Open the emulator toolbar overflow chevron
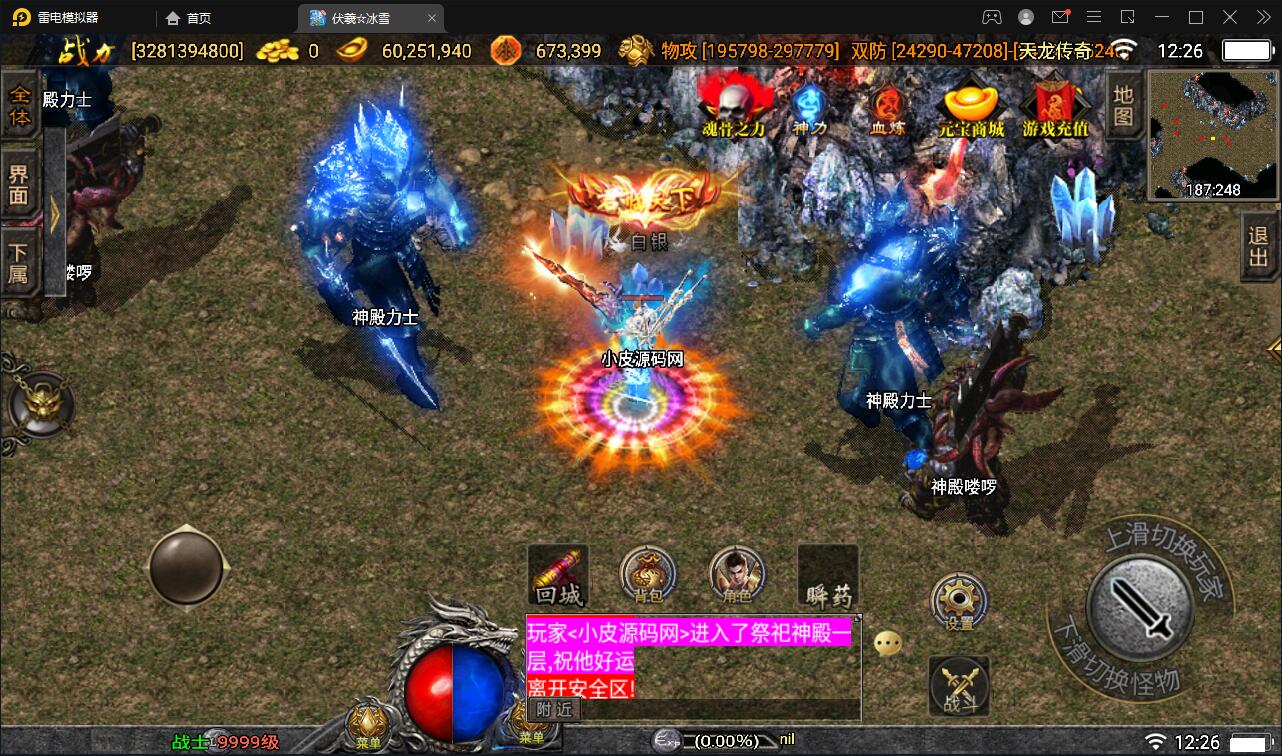The width and height of the screenshot is (1282, 756). tap(1262, 17)
